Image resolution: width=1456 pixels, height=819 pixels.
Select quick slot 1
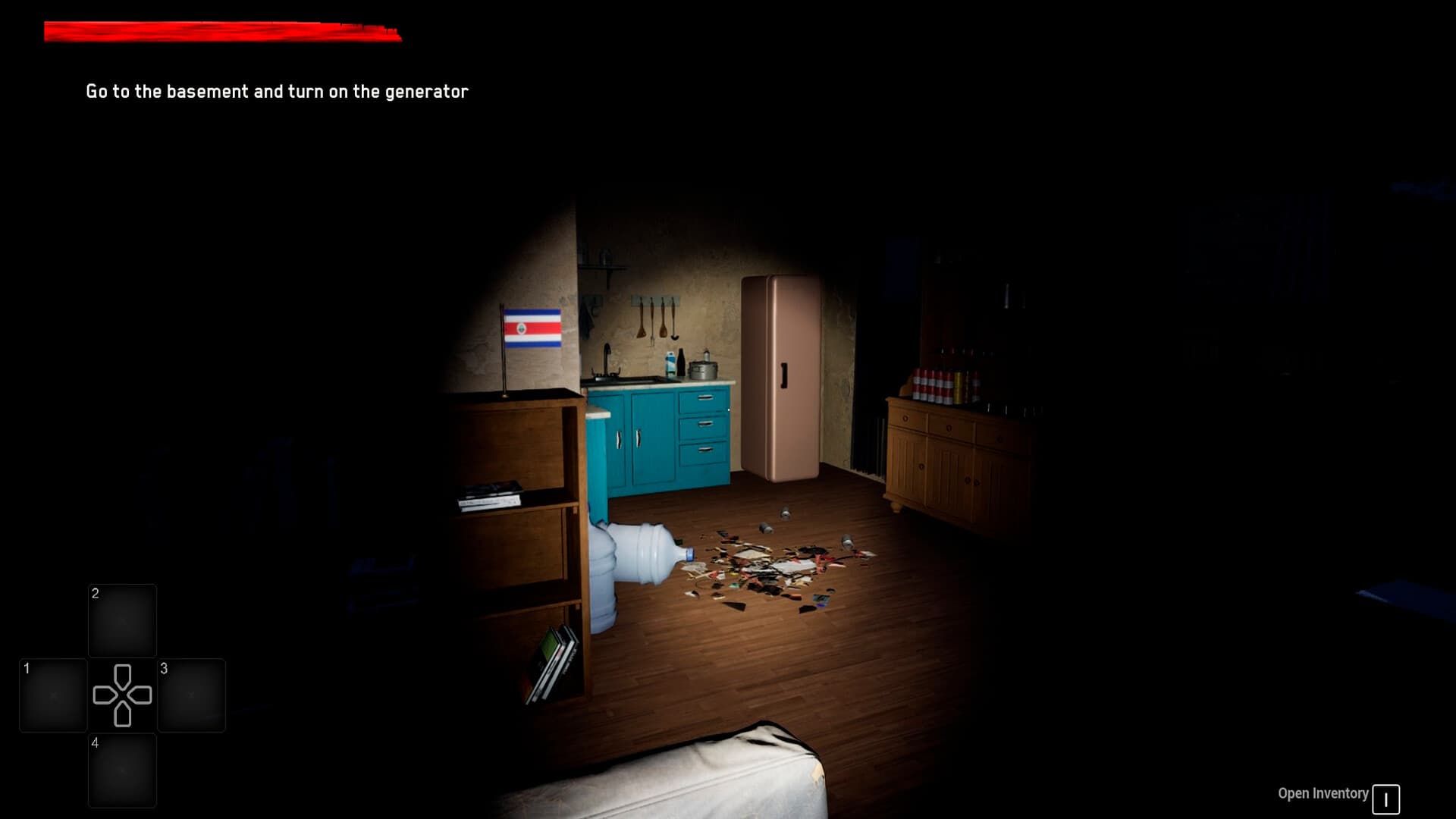[x=52, y=695]
